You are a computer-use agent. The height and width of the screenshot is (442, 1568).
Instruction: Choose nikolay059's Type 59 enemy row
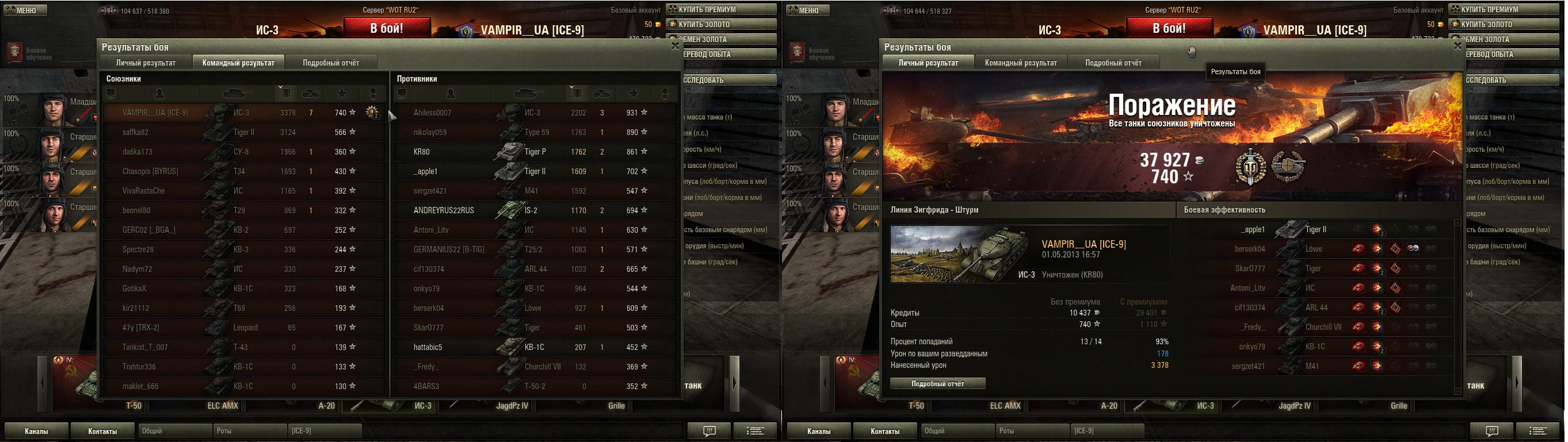(x=535, y=133)
